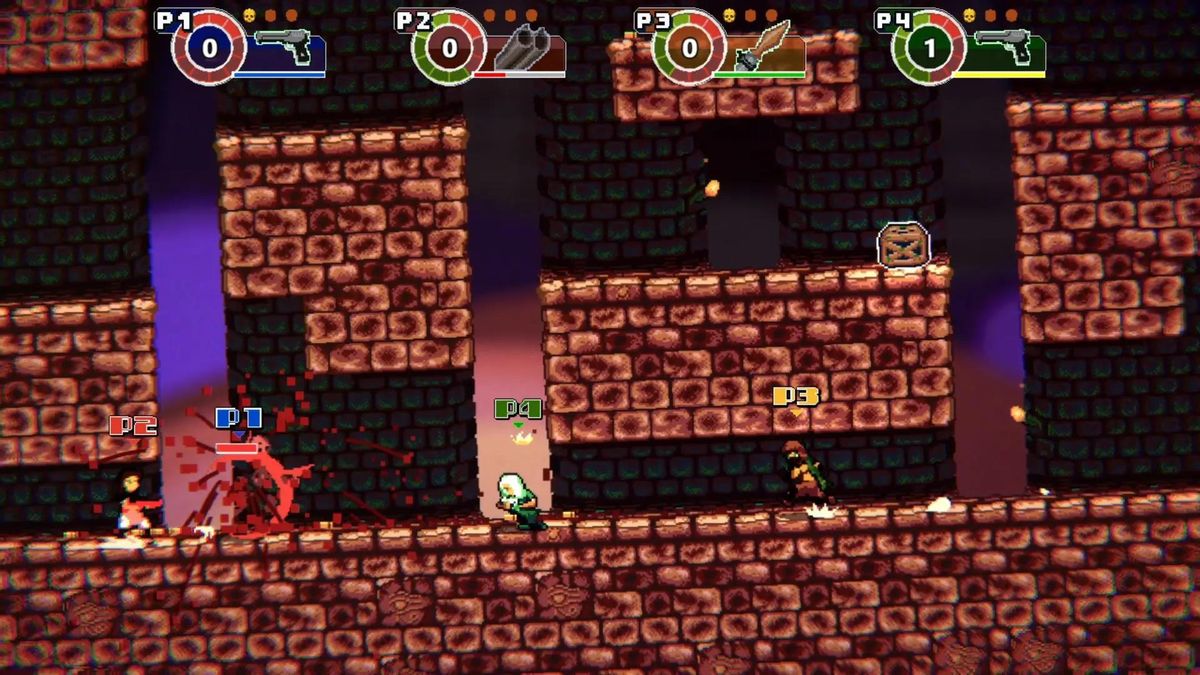Click P2's double-barrel shotgun icon
The width and height of the screenshot is (1200, 675).
[524, 48]
